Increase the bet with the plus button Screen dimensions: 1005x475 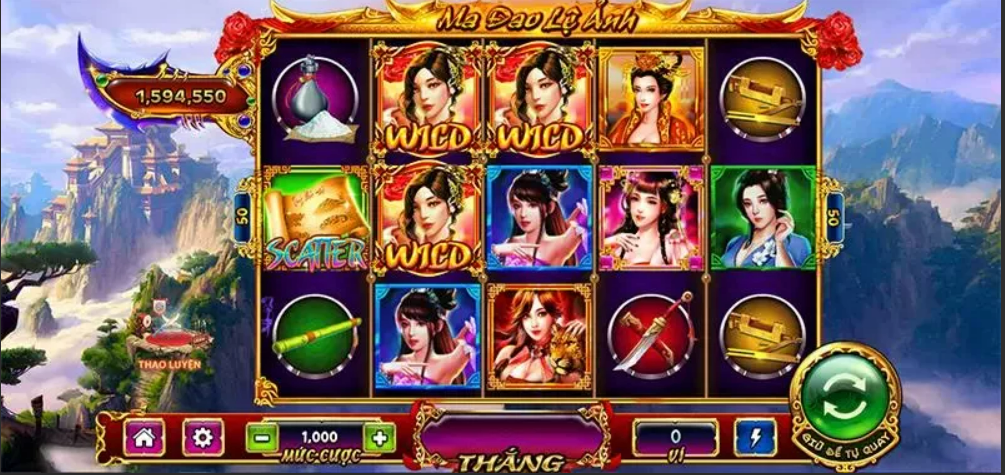[379, 437]
